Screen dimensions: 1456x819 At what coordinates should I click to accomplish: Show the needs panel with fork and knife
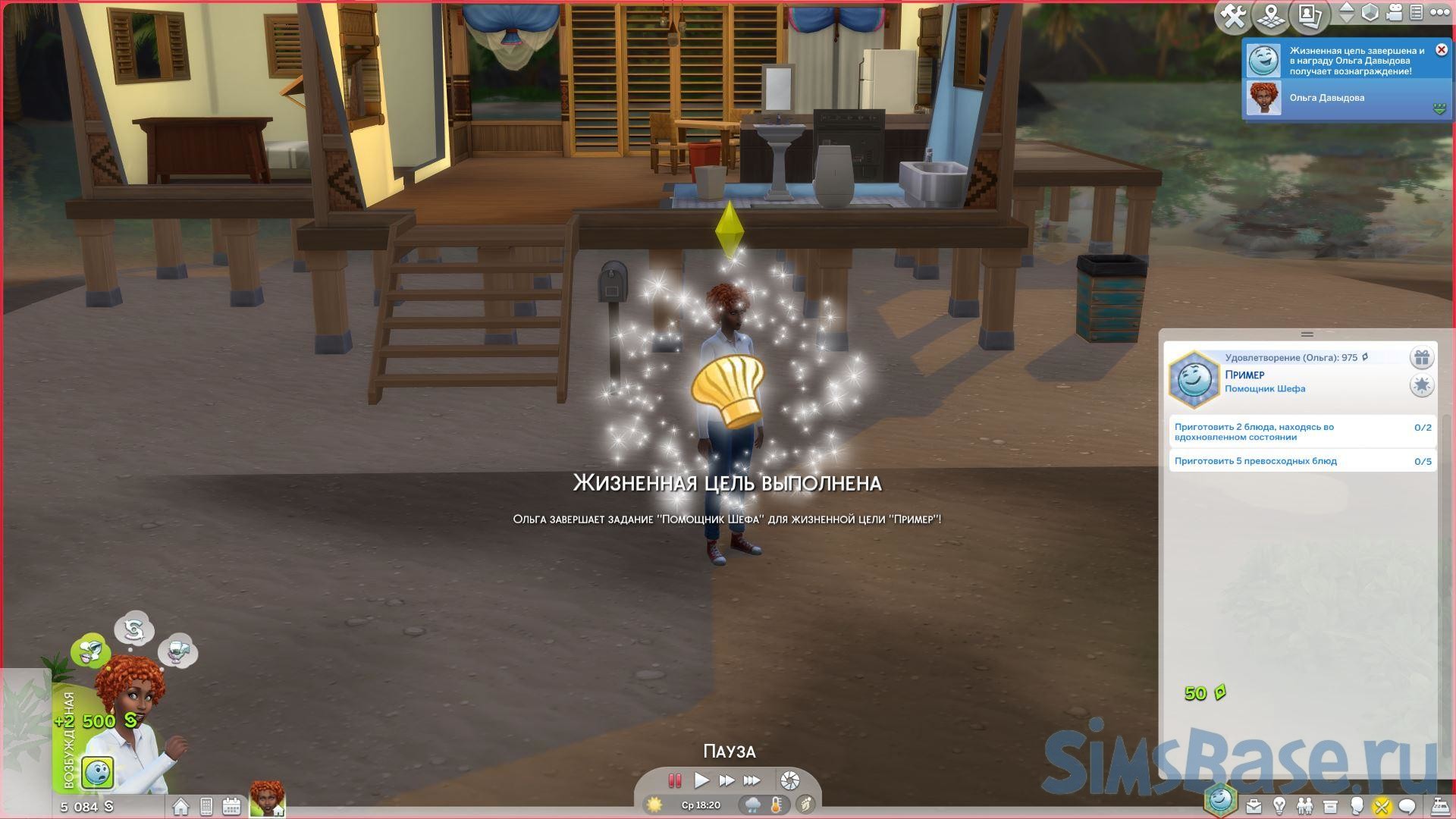pos(1381,806)
